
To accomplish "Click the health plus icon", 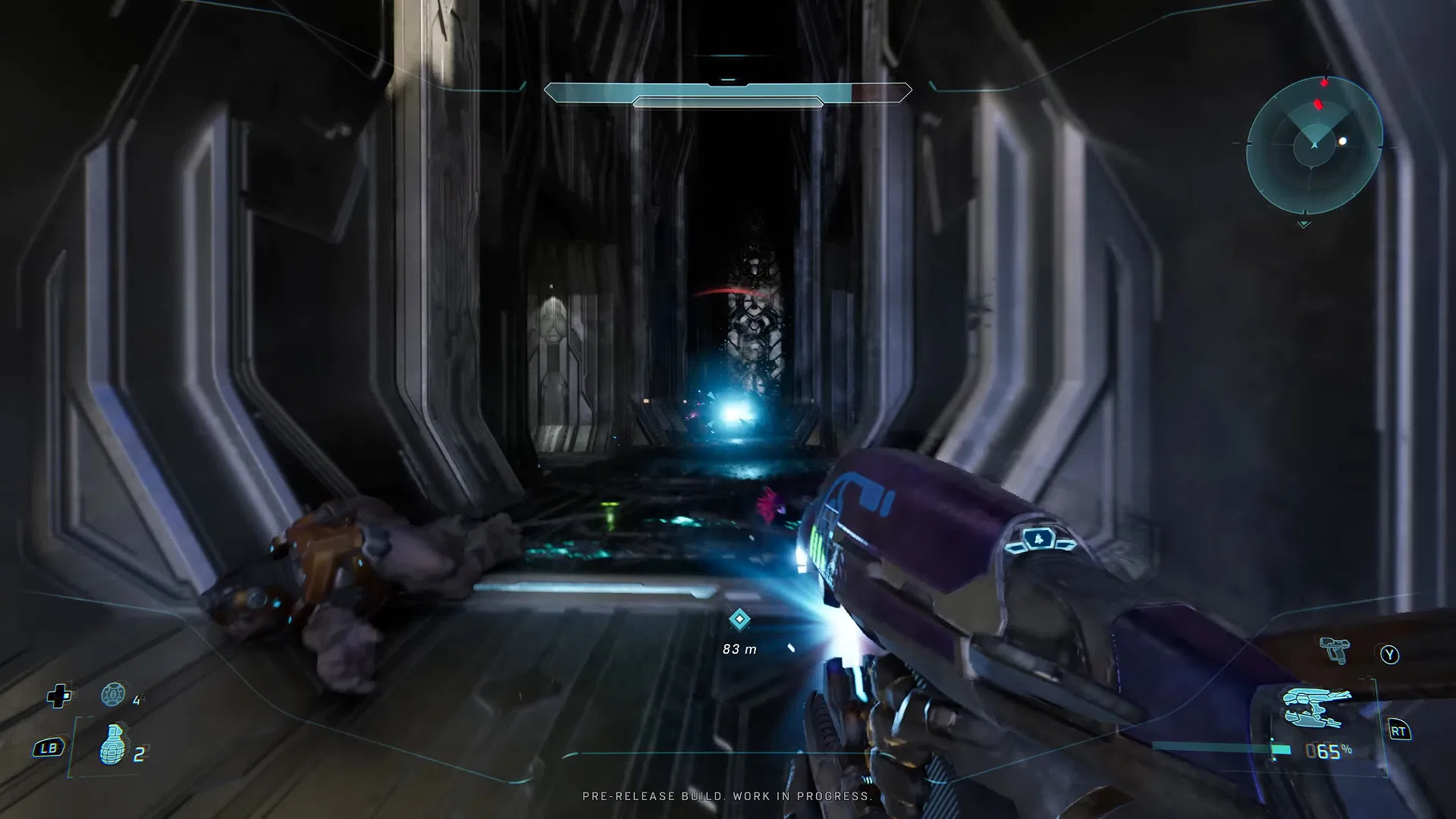I will 58,696.
